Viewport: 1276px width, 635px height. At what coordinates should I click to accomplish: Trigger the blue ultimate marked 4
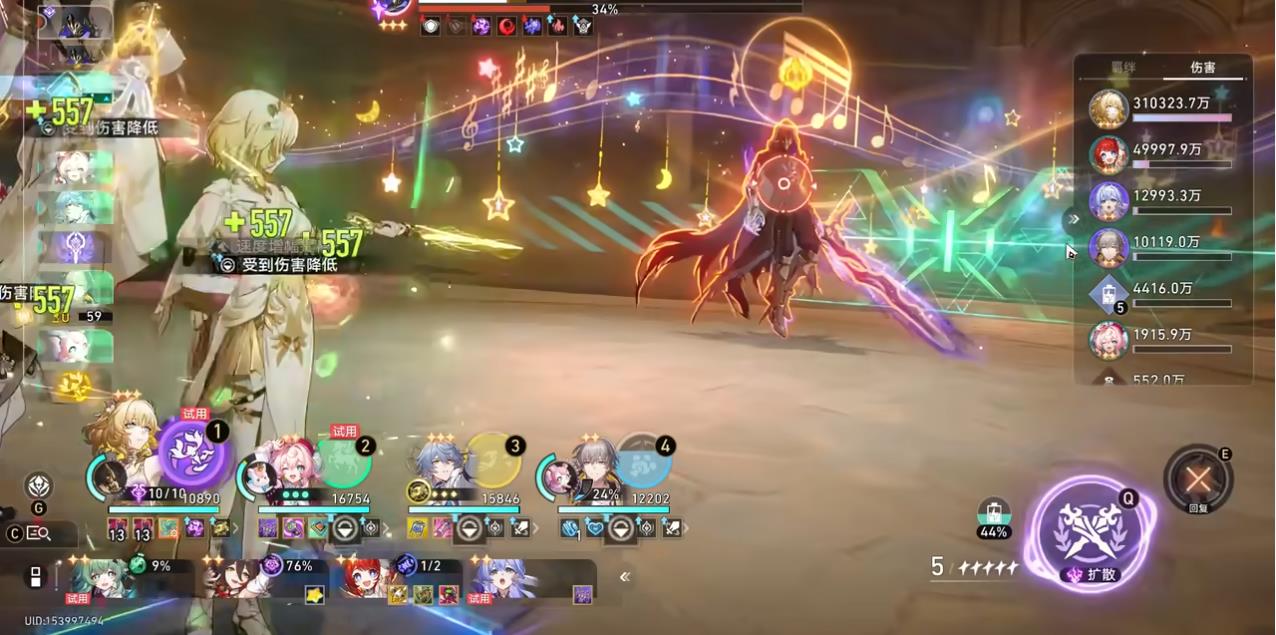coord(643,460)
